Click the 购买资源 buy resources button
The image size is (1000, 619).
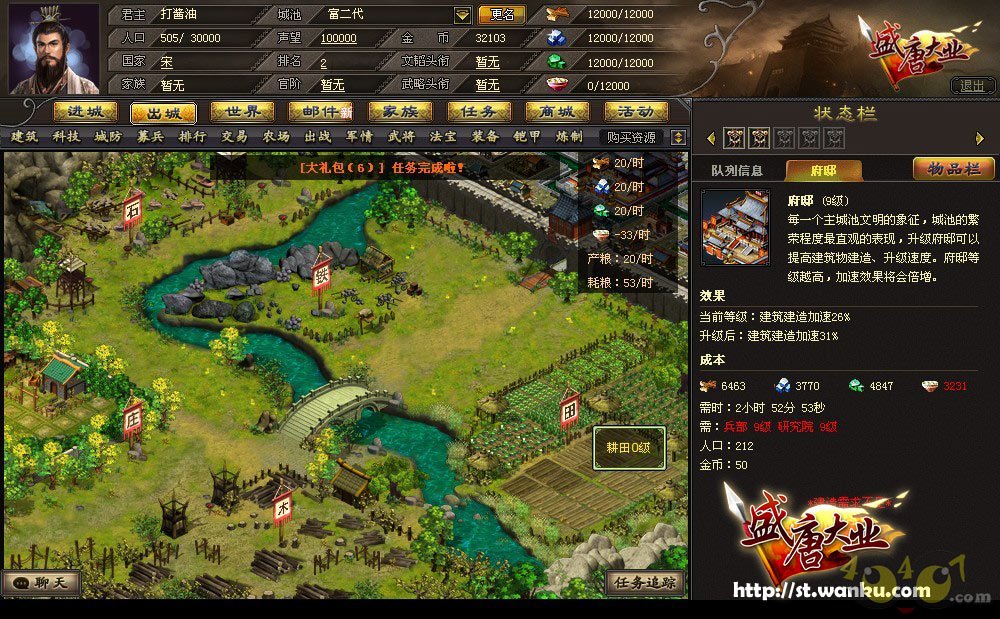632,137
